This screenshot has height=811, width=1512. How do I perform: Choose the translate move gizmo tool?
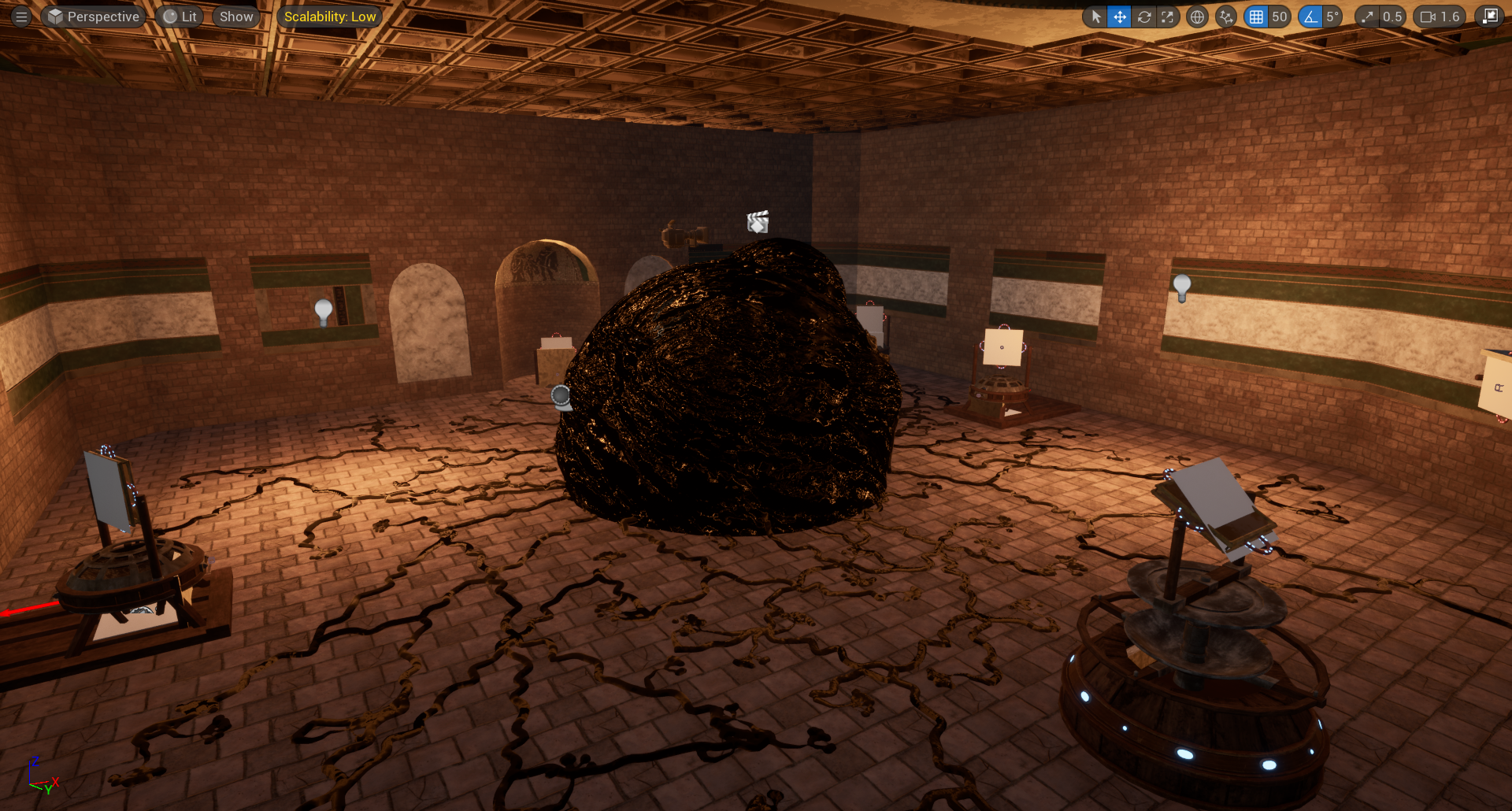1119,17
